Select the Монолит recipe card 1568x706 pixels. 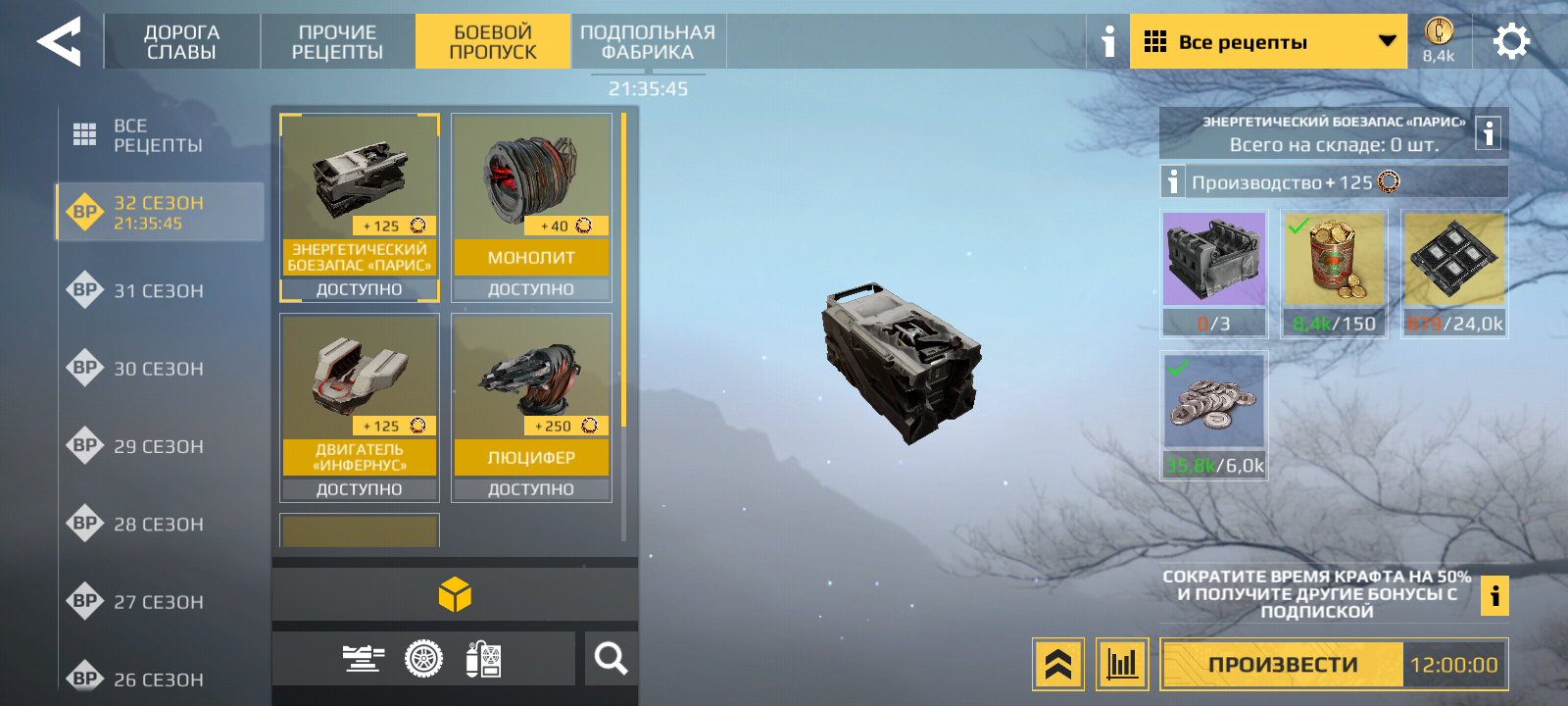pos(531,207)
